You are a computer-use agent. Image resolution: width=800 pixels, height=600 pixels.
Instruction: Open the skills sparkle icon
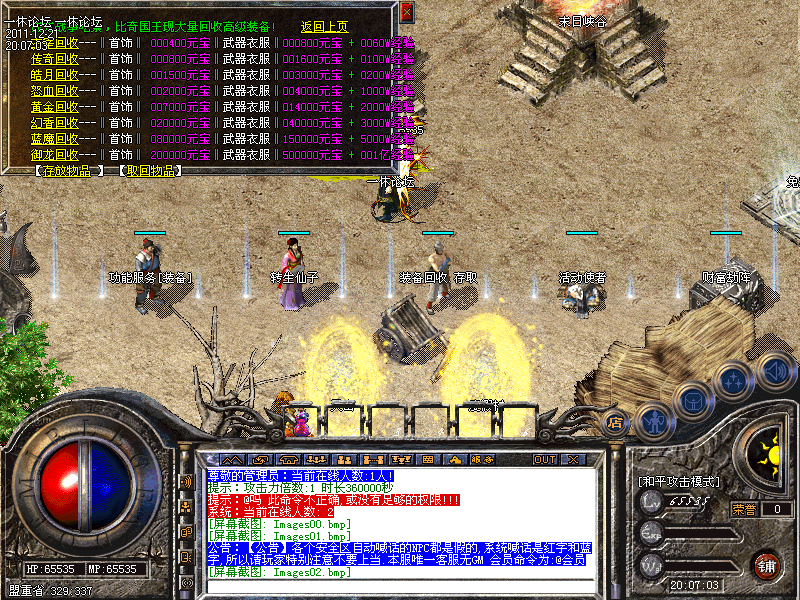click(733, 381)
